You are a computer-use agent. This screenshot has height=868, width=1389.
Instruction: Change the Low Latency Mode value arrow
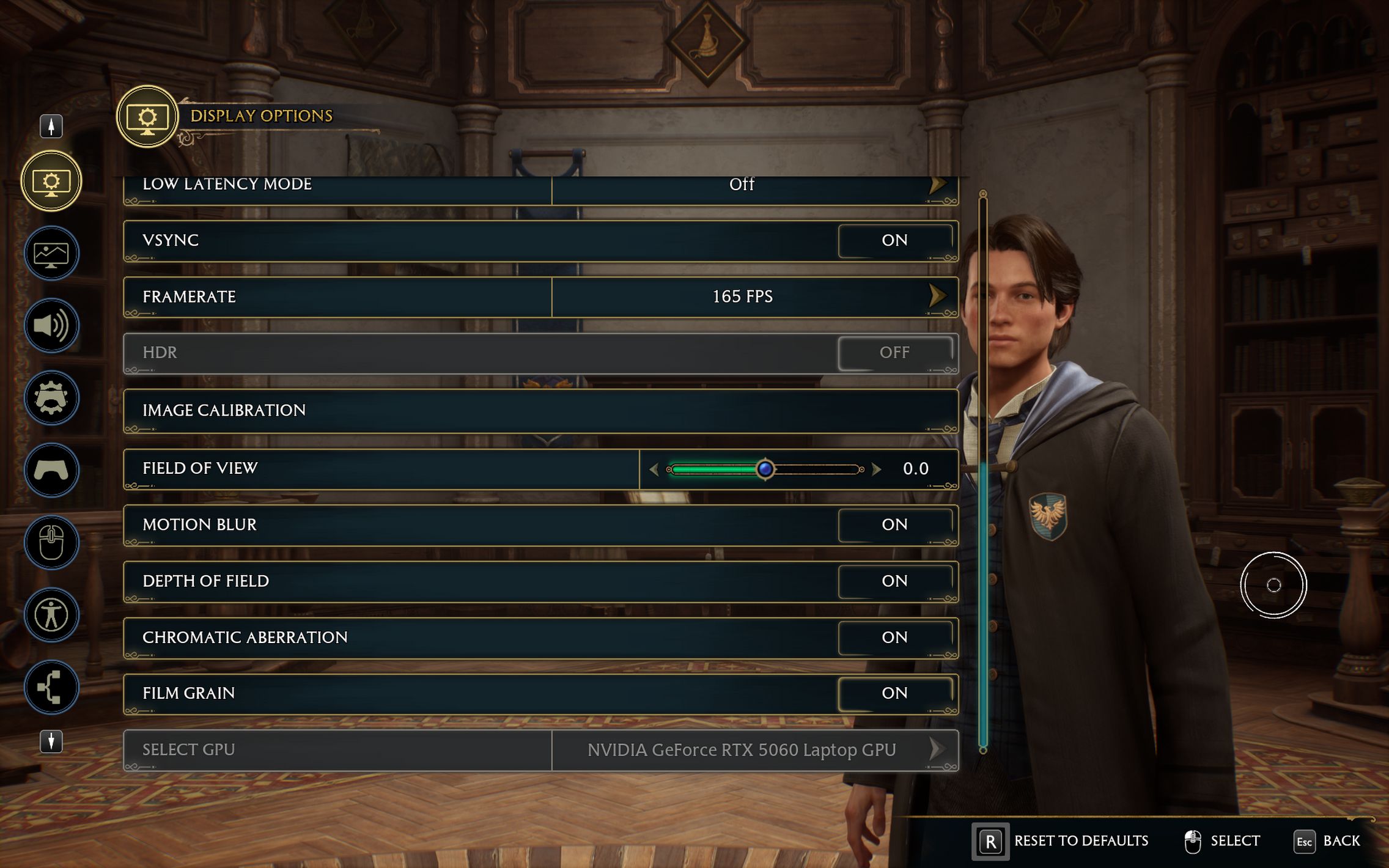tap(937, 185)
